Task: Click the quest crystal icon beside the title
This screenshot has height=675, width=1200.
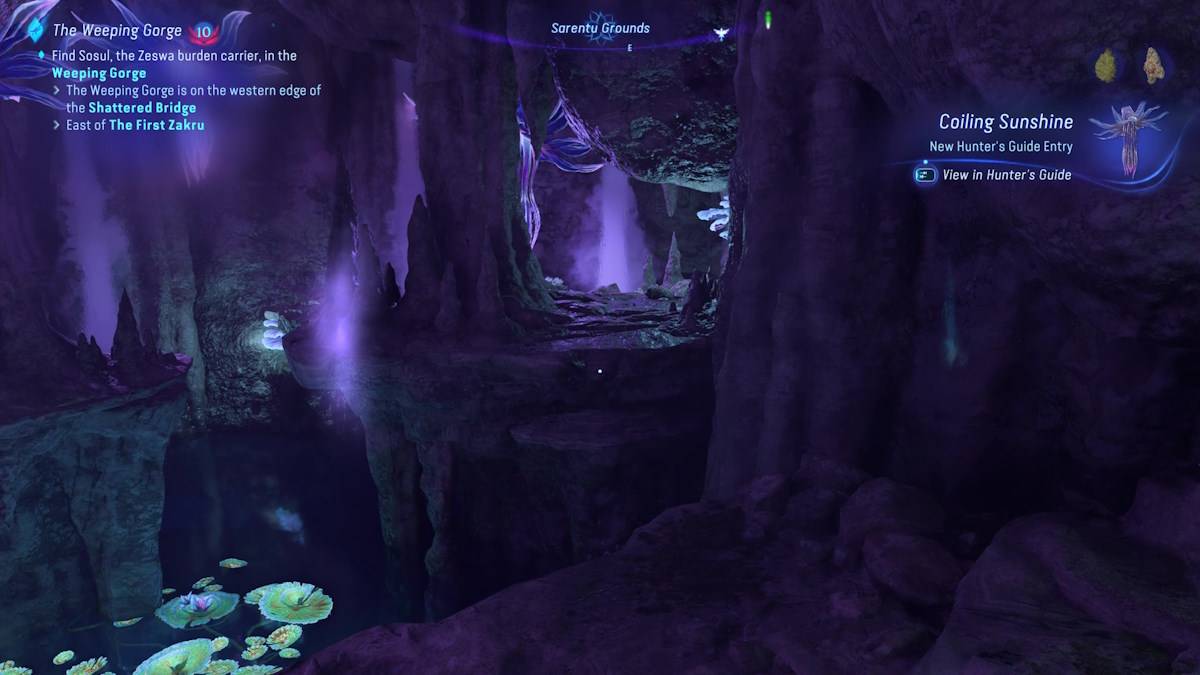Action: [39, 29]
